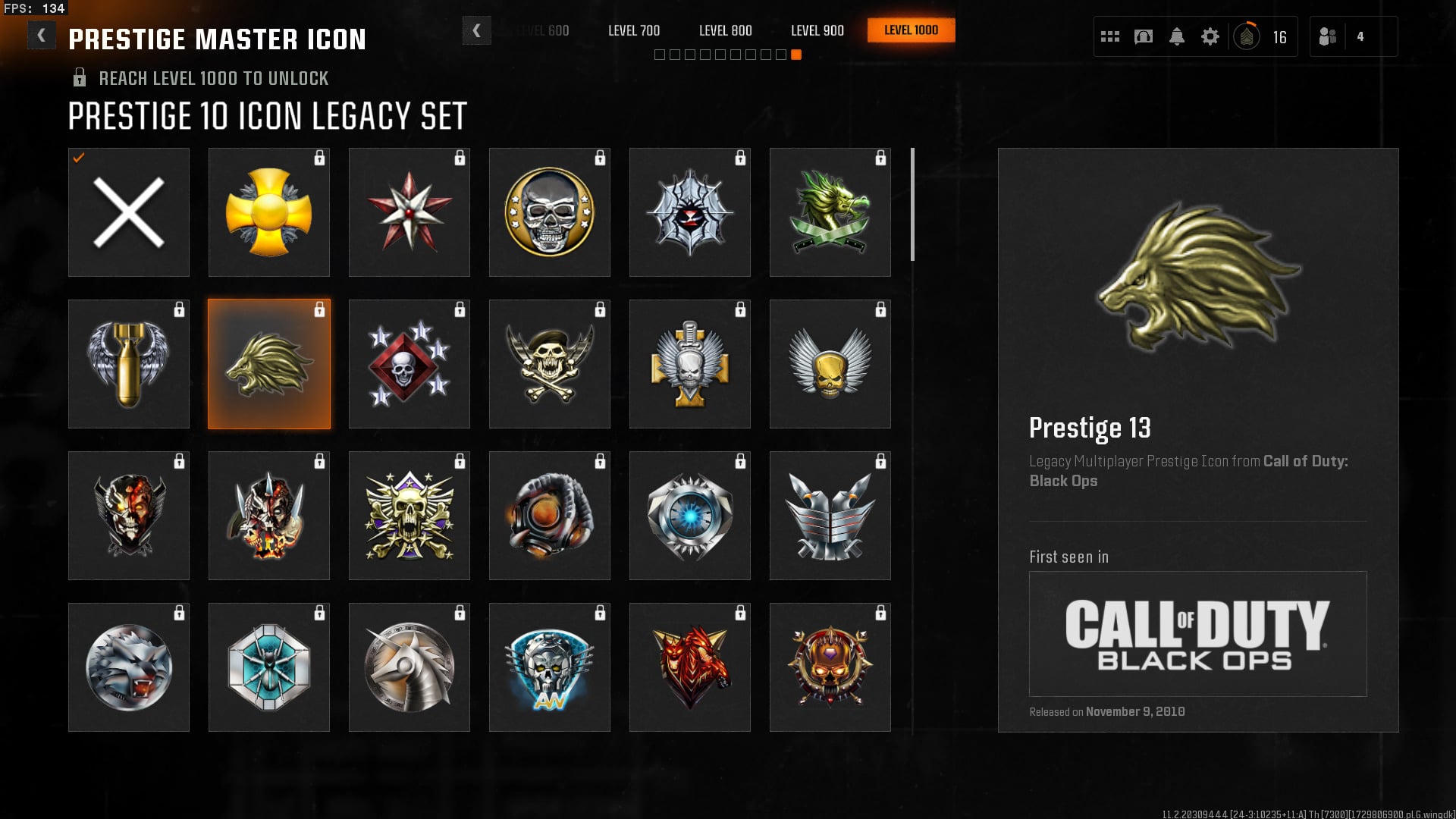The image size is (1456, 819).
Task: Pick the red star prestige icon
Action: [409, 212]
